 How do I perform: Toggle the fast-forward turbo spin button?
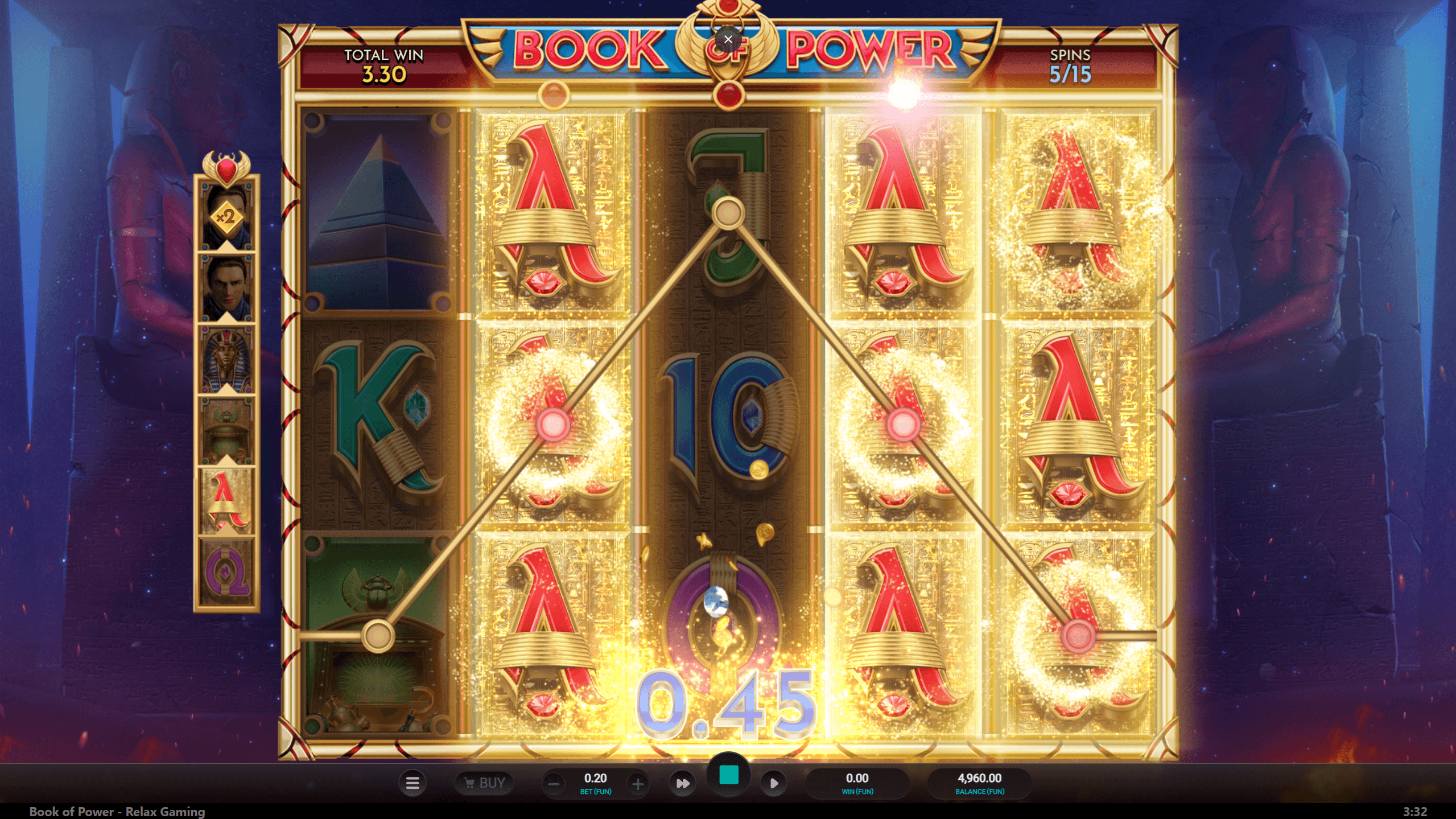[682, 783]
